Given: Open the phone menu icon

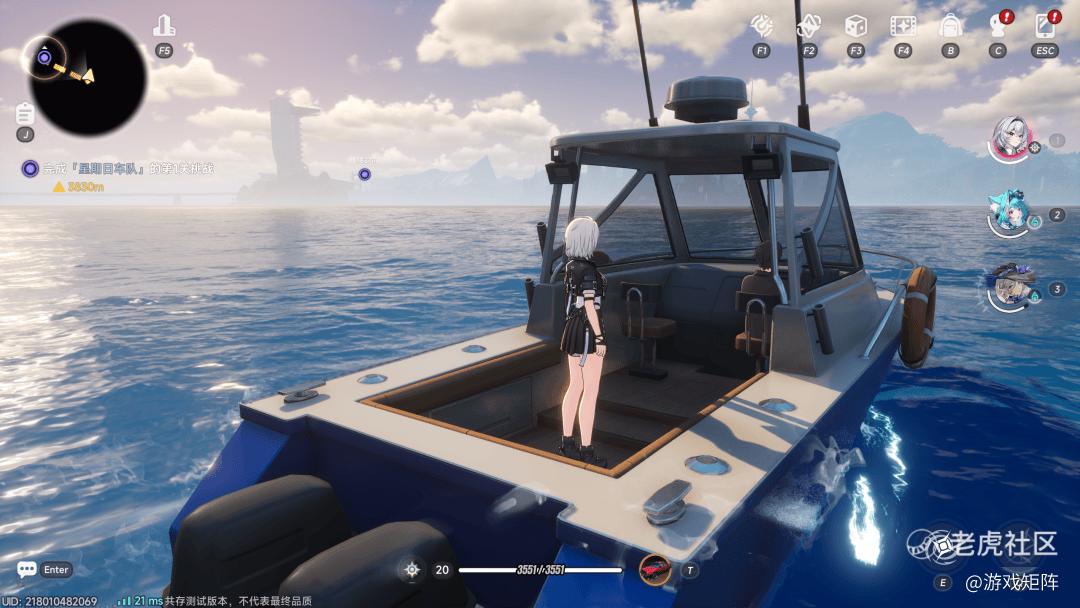Looking at the screenshot, I should 1046,26.
